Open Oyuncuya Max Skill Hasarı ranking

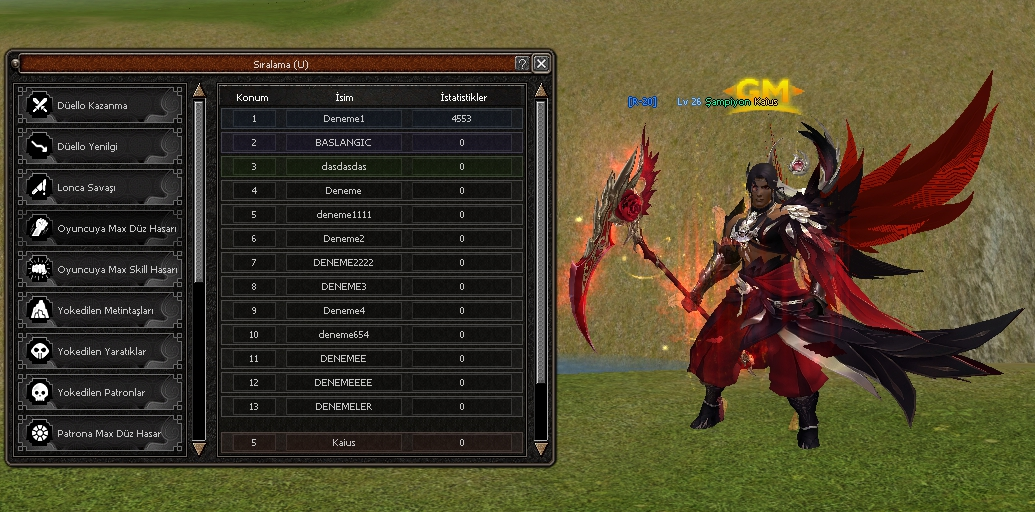tap(102, 269)
